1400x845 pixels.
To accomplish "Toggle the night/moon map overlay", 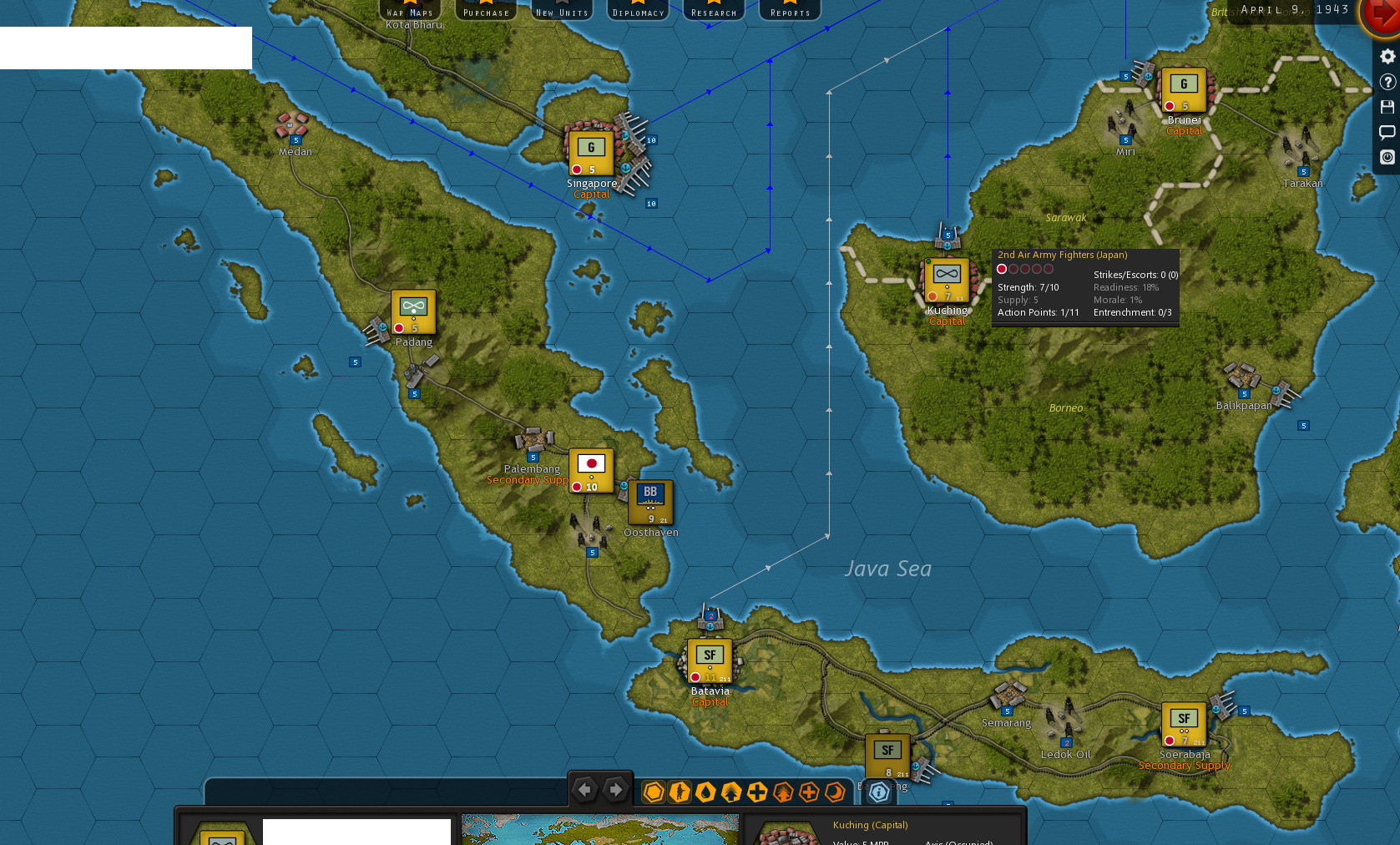I will pos(836,792).
